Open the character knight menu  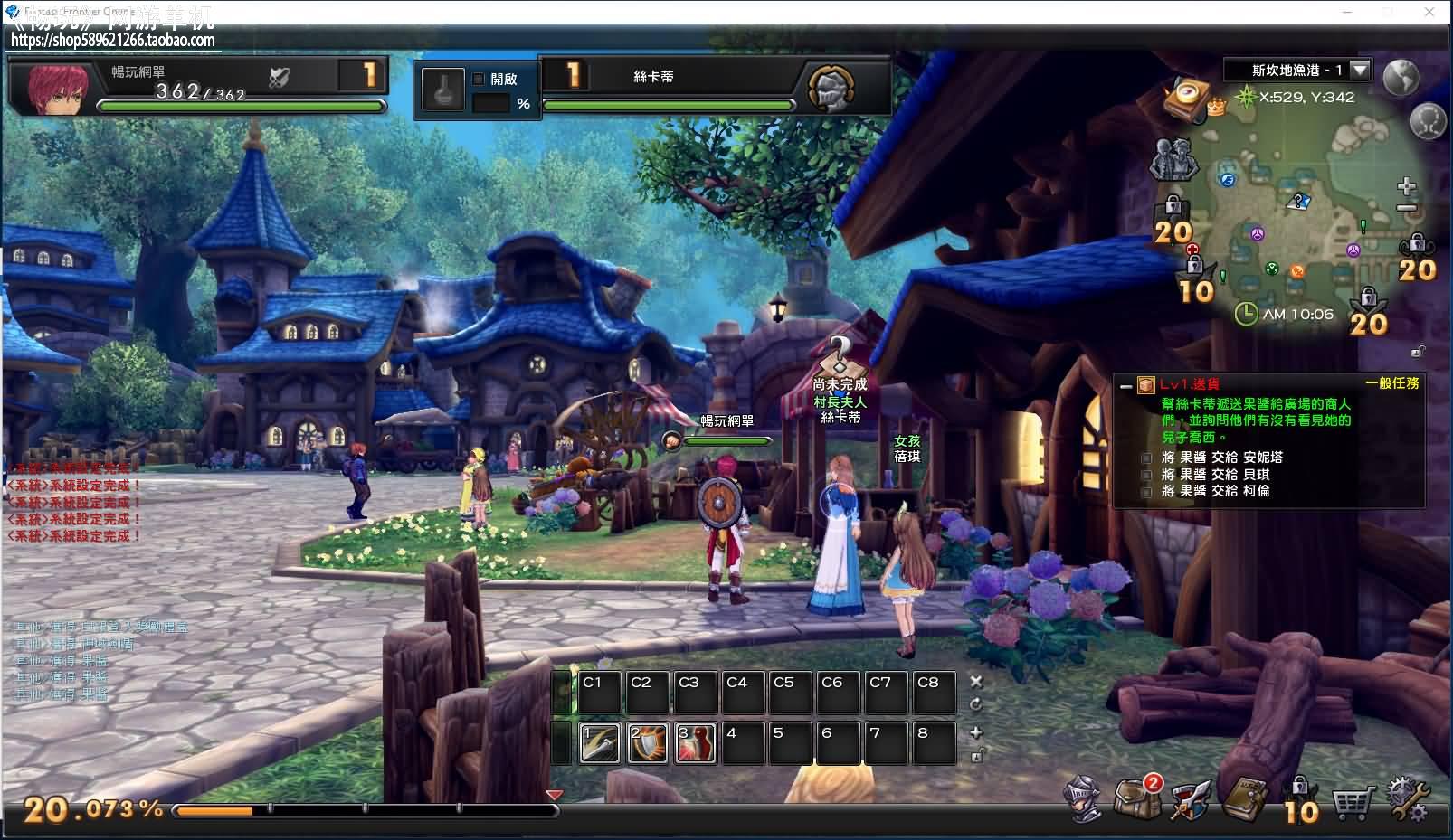[x=1083, y=800]
